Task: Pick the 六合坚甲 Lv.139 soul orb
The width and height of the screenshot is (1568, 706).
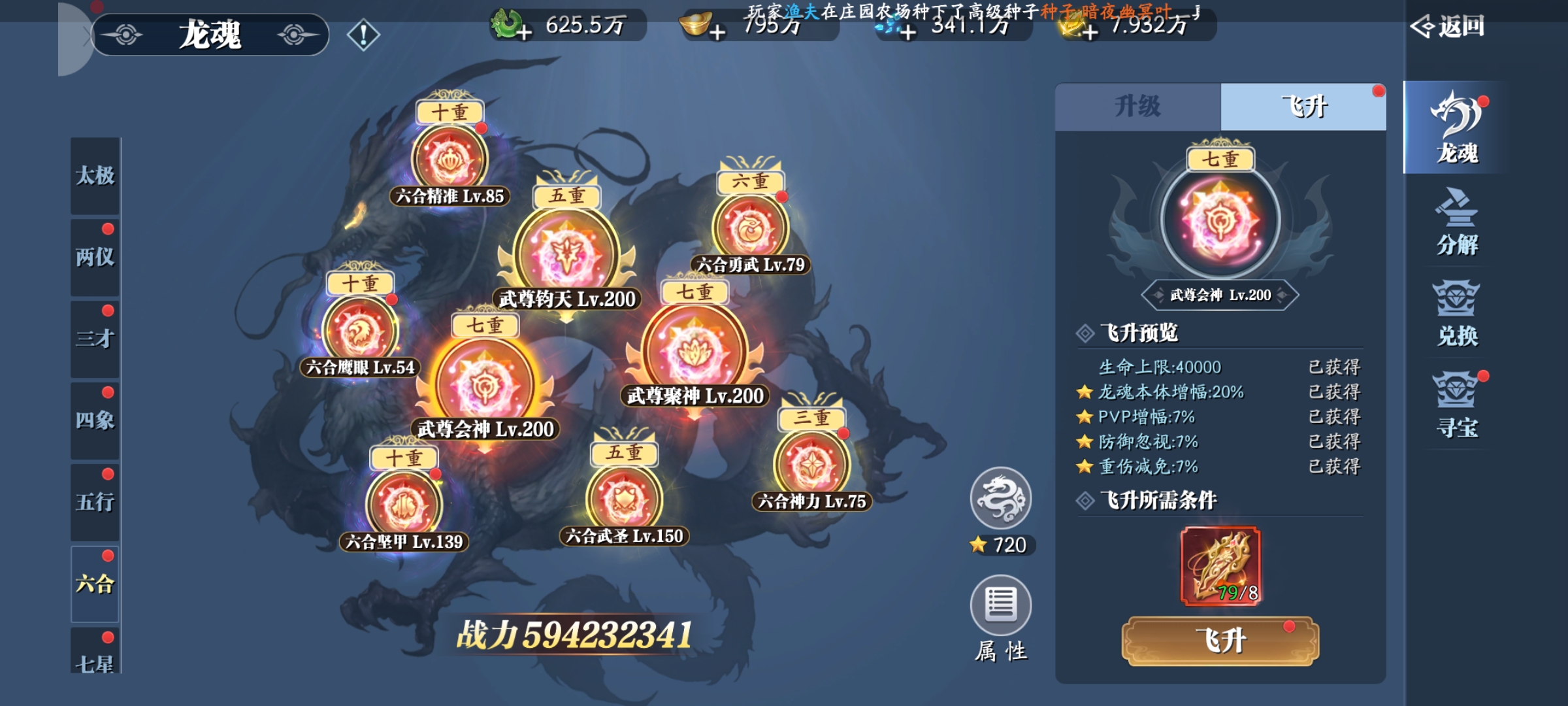Action: pyautogui.click(x=404, y=505)
